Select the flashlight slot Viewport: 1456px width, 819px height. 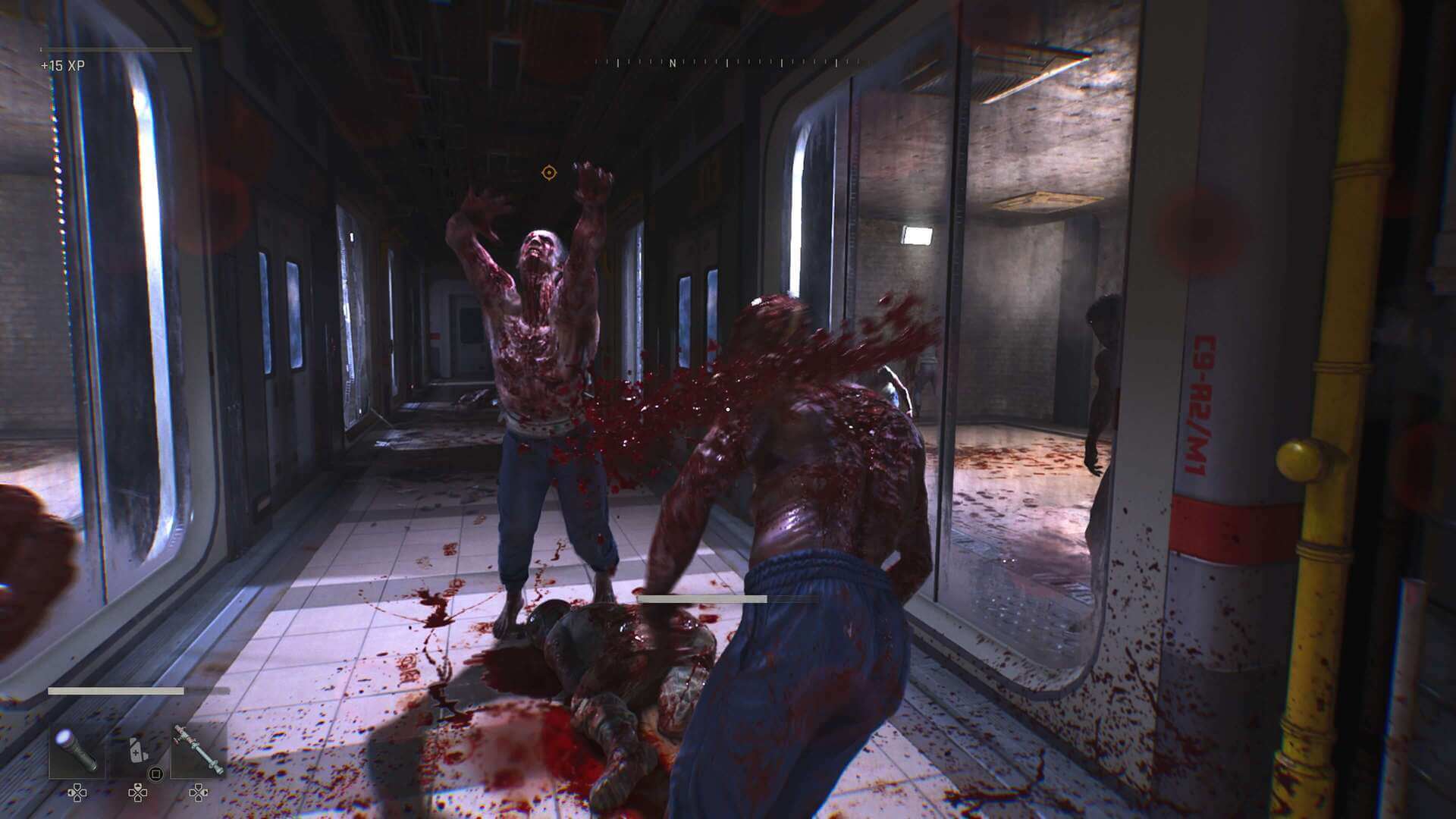tap(77, 751)
